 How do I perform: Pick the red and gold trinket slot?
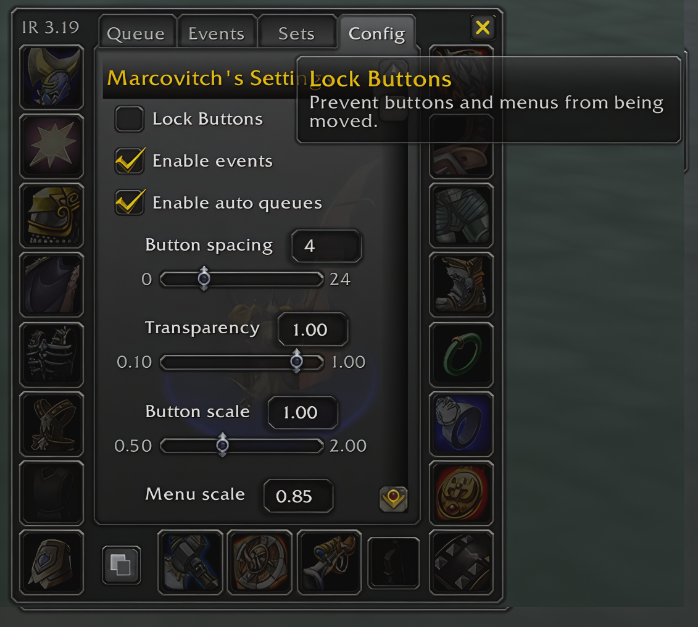(461, 493)
